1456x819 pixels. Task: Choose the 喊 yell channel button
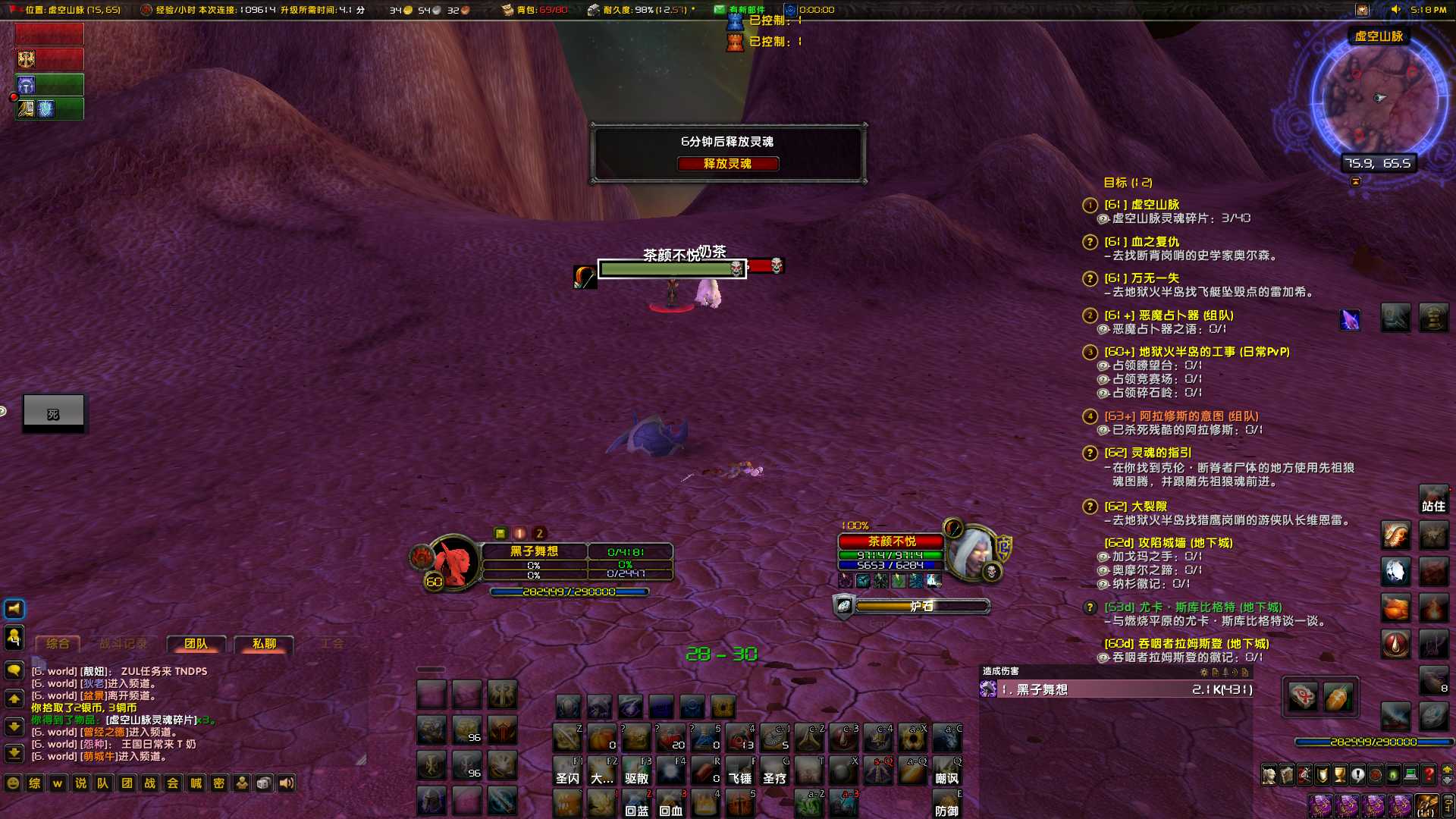tap(196, 783)
